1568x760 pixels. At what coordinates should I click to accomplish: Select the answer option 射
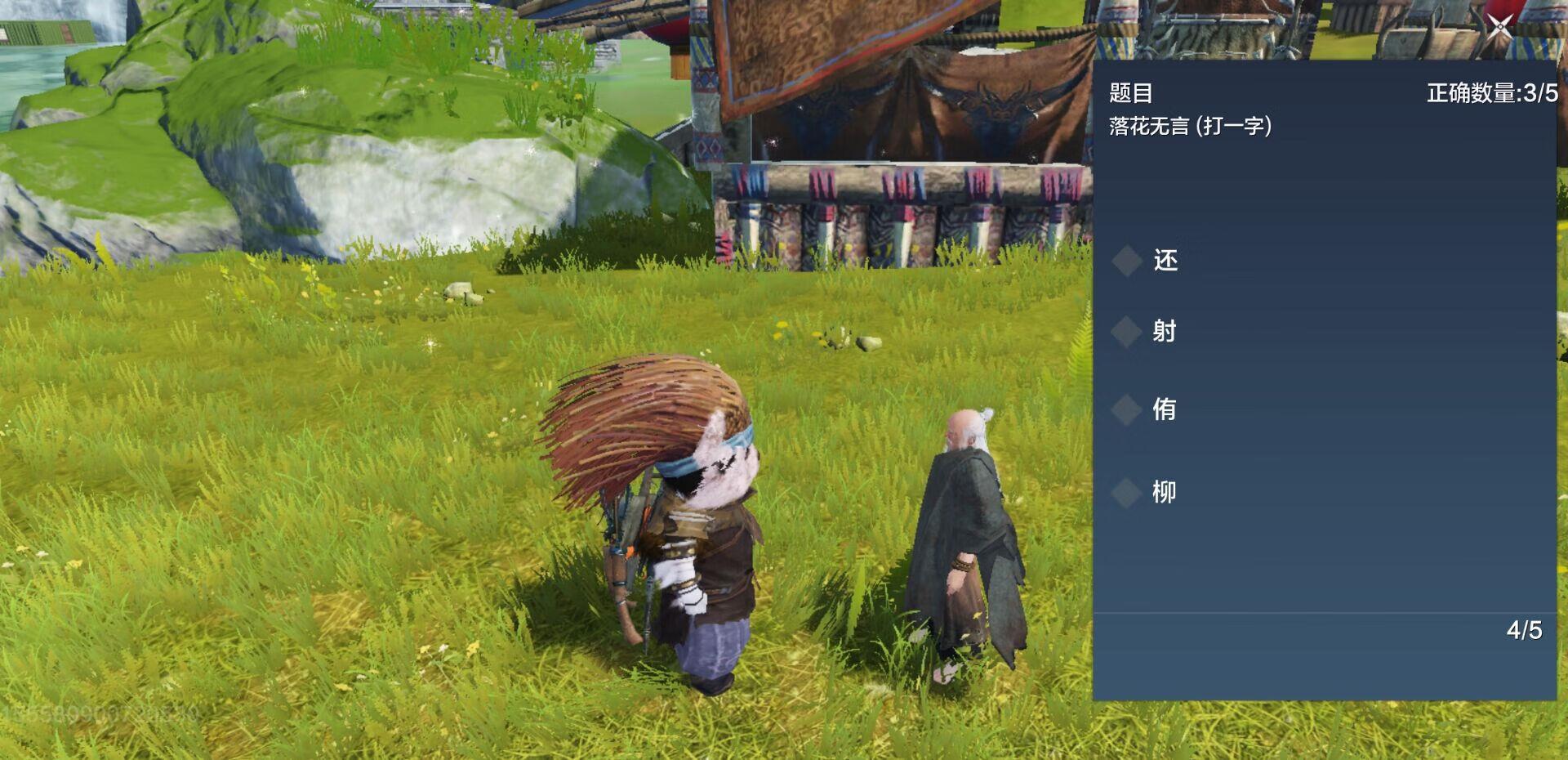point(1164,331)
